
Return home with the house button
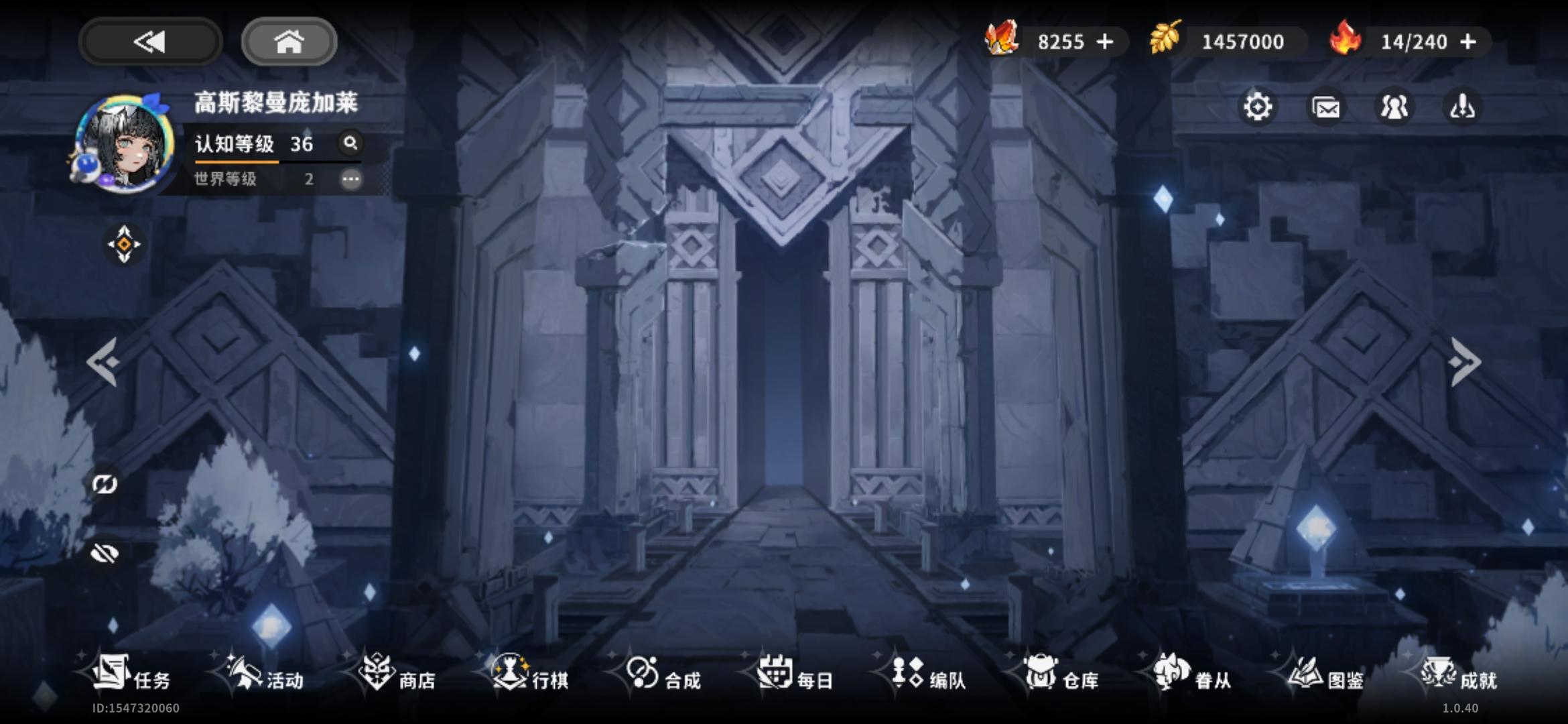(288, 42)
